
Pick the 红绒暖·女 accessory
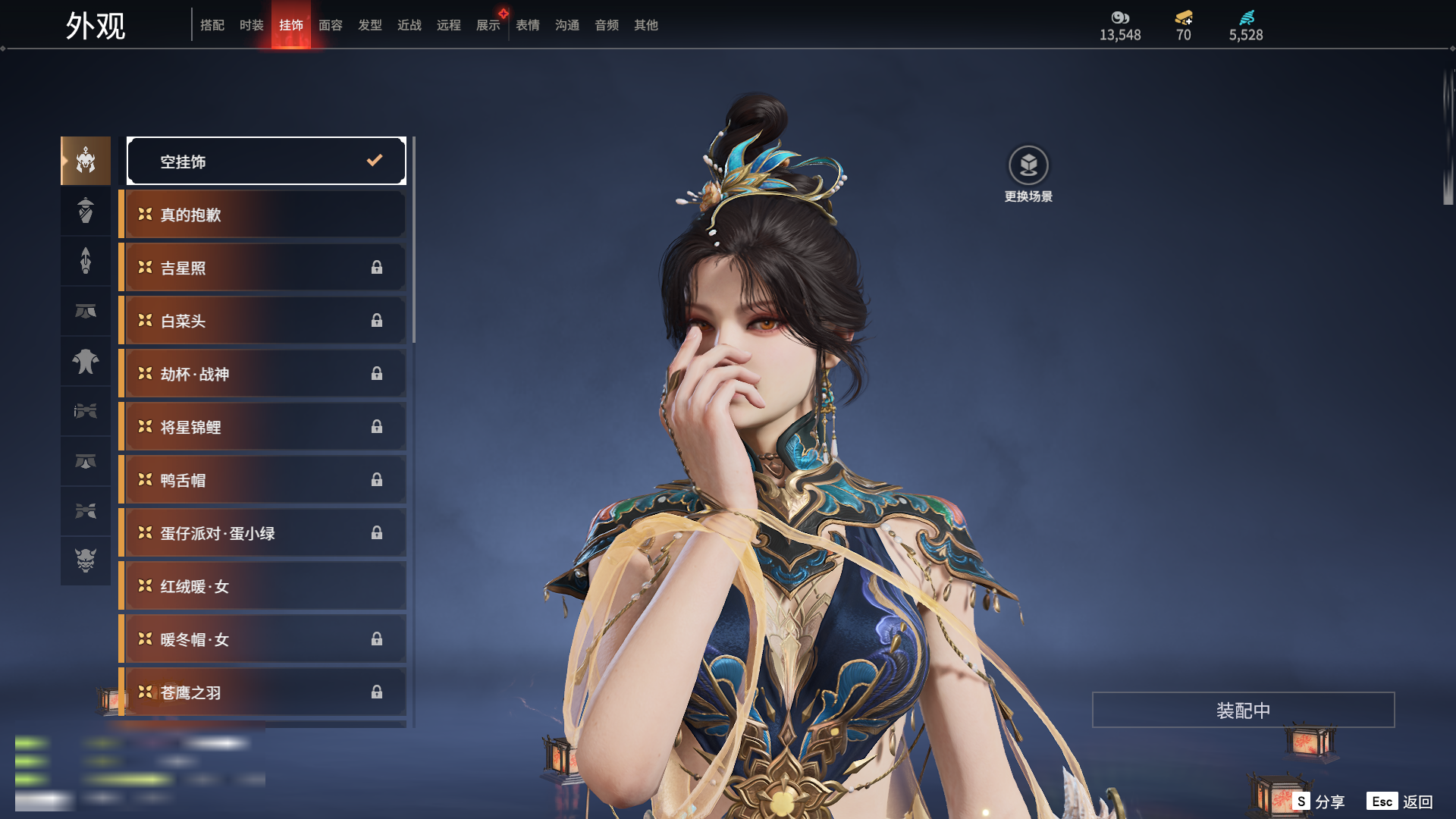pos(264,586)
